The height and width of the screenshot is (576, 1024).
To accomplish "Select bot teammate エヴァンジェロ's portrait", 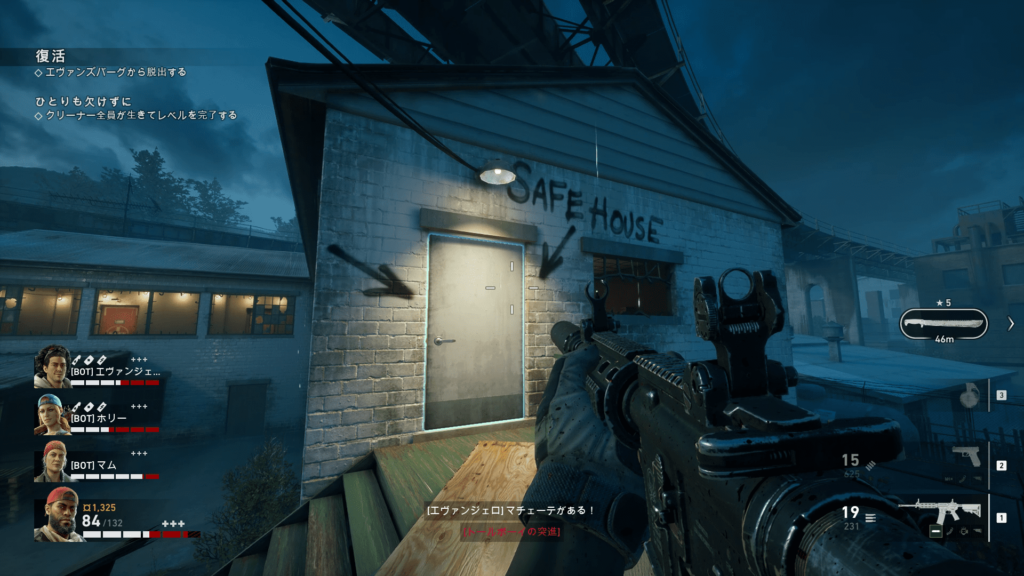I will 52,367.
